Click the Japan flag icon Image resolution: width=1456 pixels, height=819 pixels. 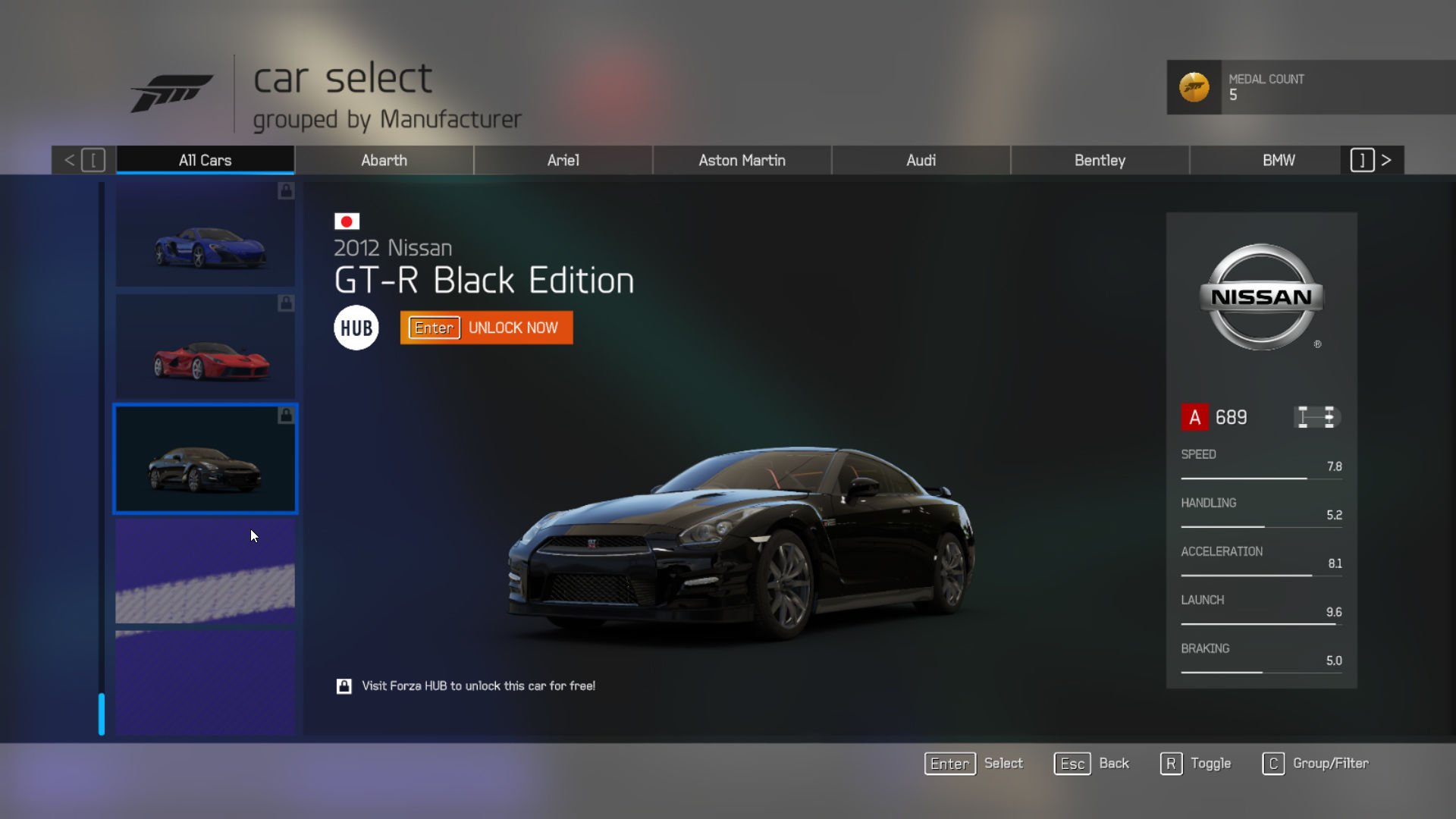[x=347, y=222]
